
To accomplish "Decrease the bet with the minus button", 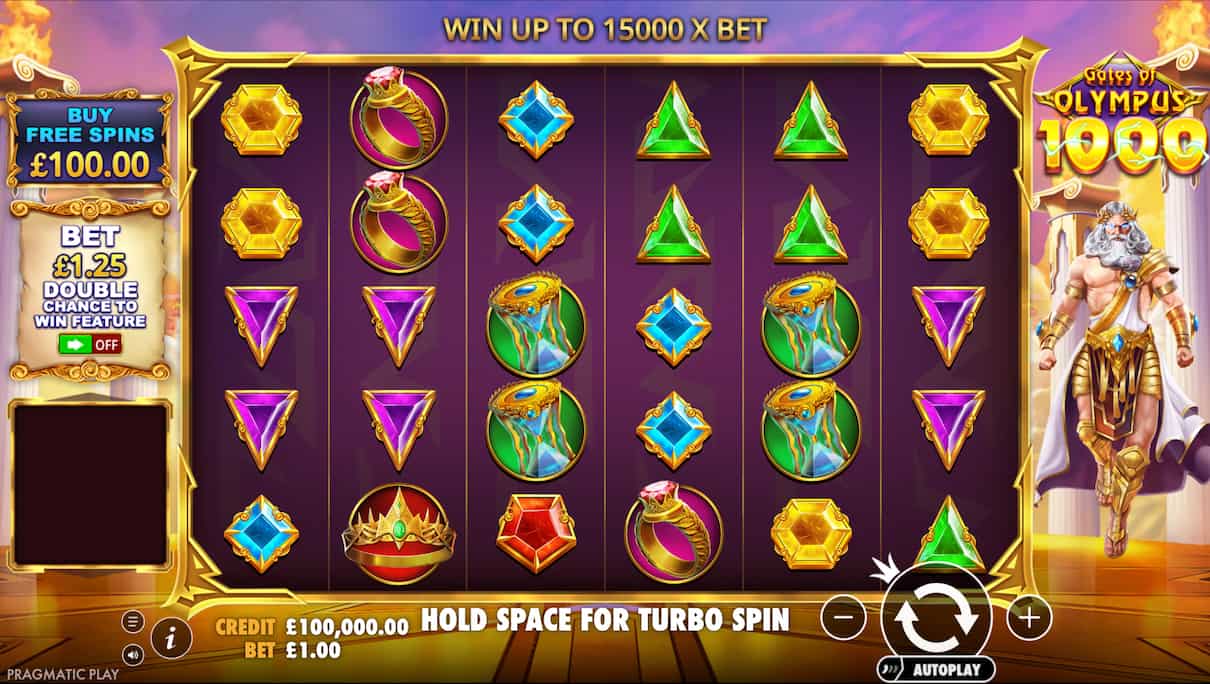I will click(843, 619).
